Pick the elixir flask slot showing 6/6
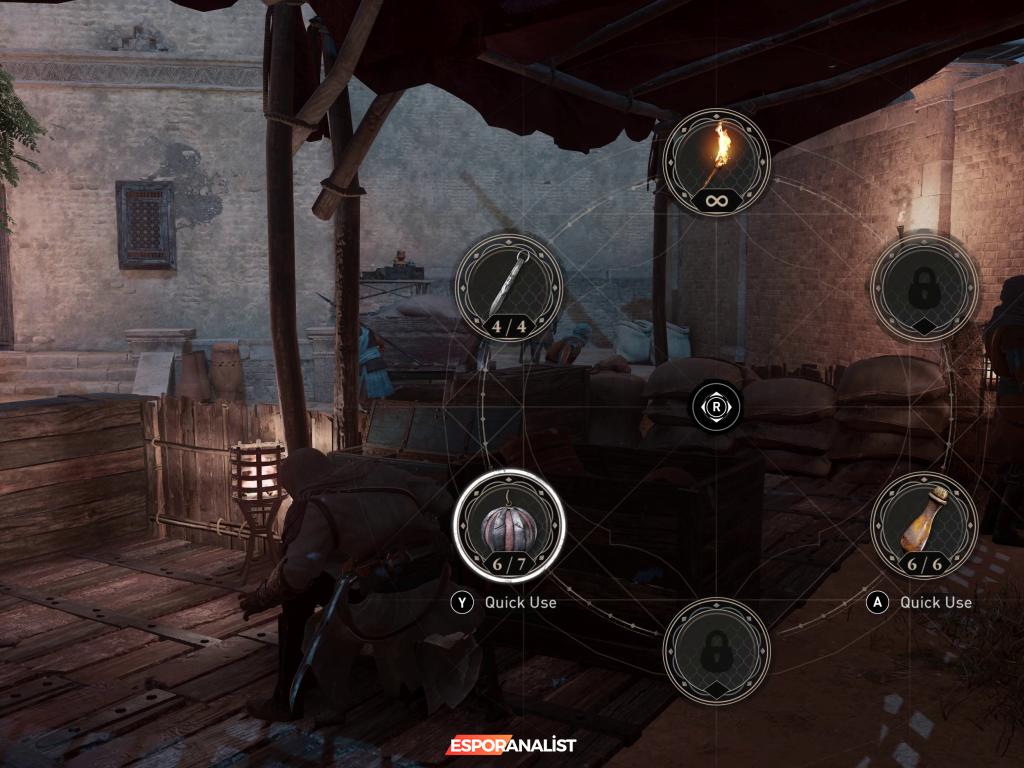 click(924, 526)
